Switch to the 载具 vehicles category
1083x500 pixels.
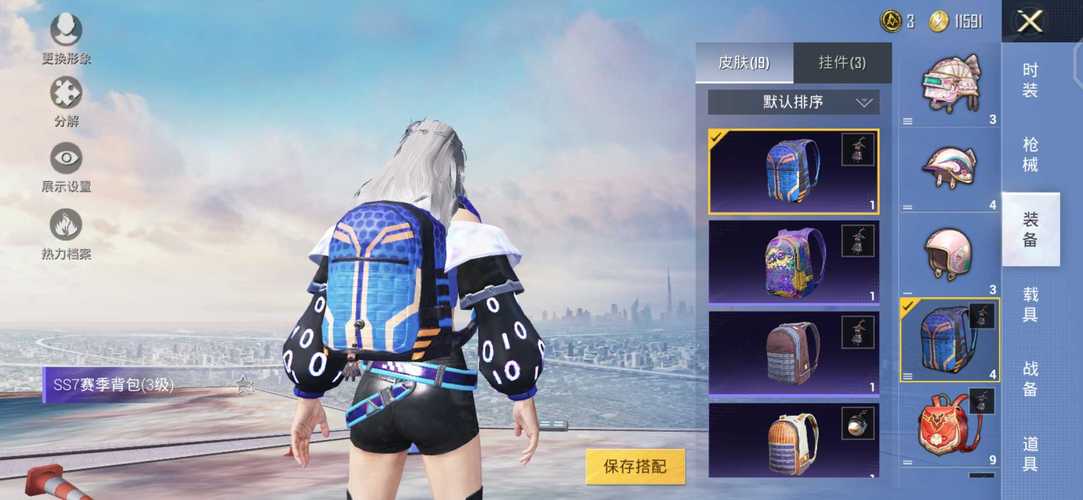point(1030,304)
